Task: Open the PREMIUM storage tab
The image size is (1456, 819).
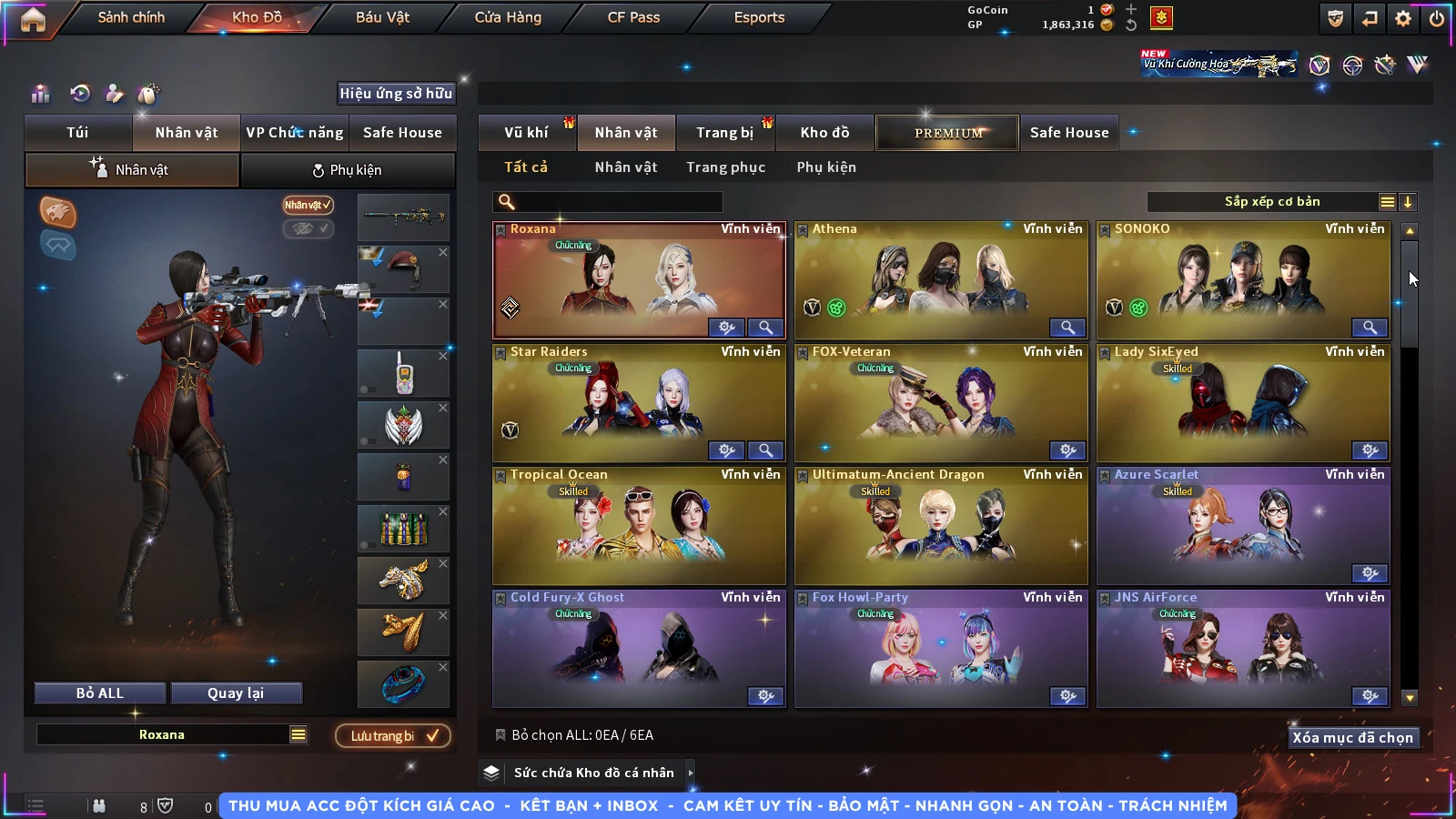Action: tap(947, 133)
